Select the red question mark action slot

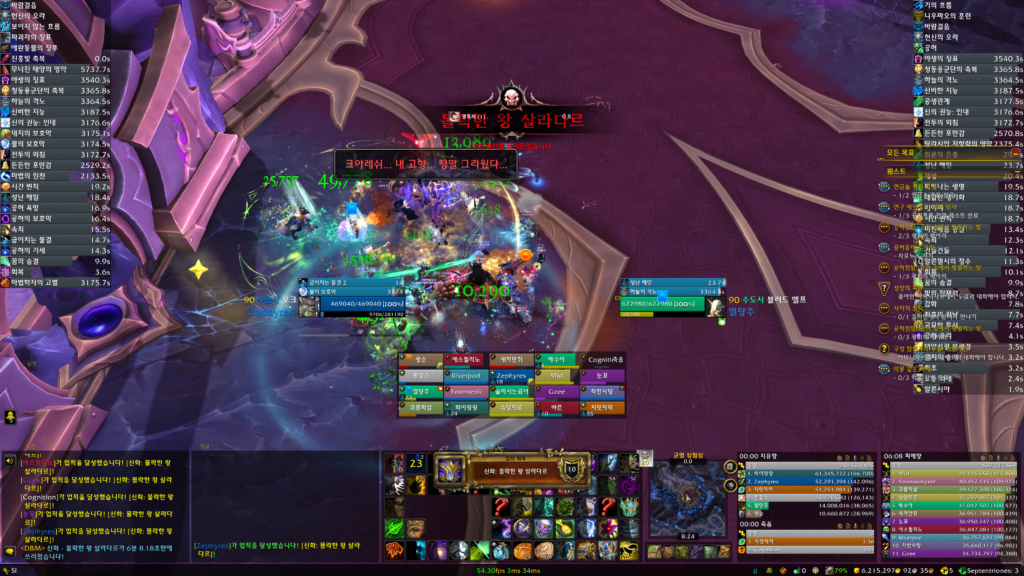click(501, 506)
